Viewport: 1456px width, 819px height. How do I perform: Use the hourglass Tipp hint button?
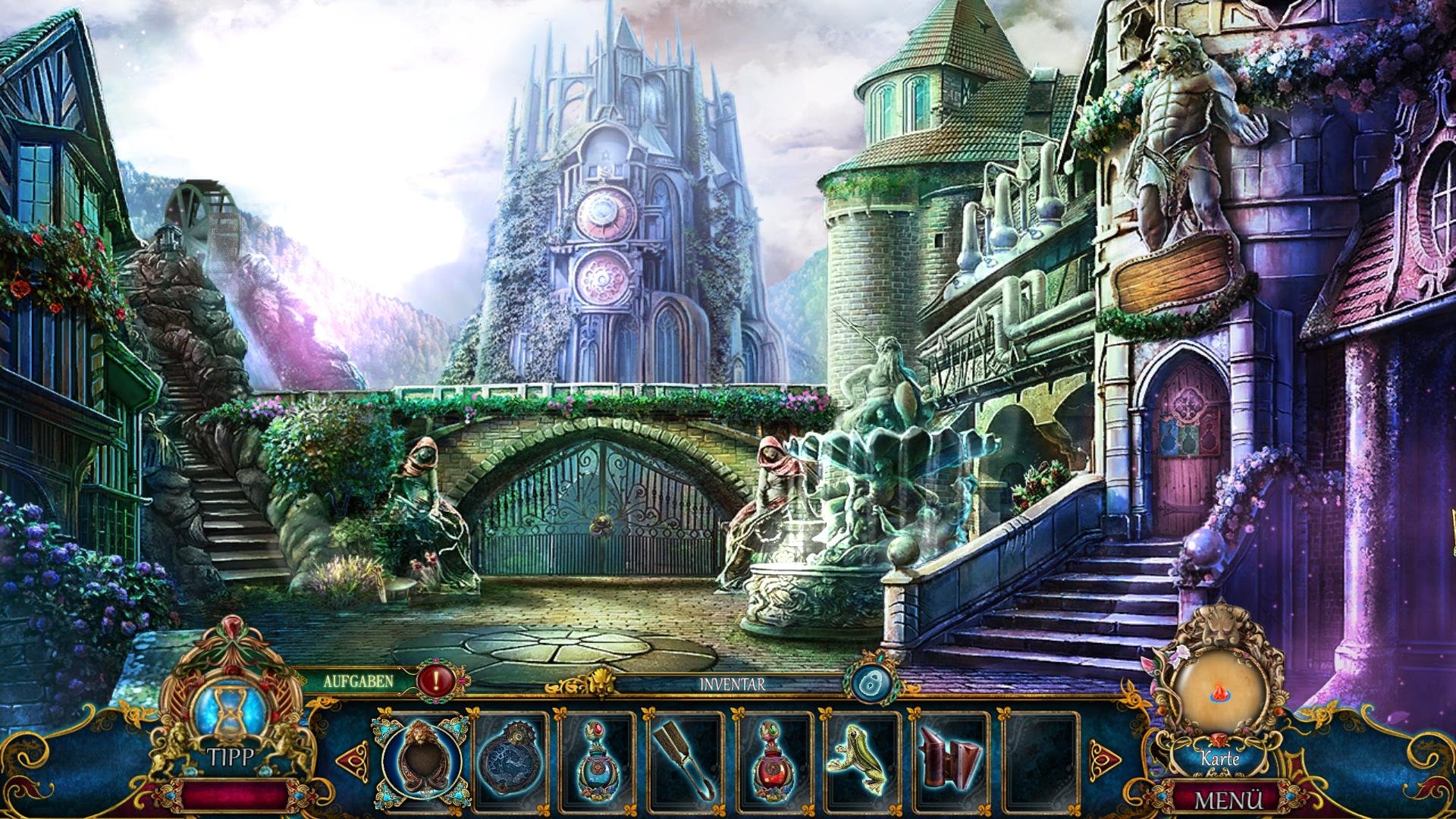click(231, 717)
